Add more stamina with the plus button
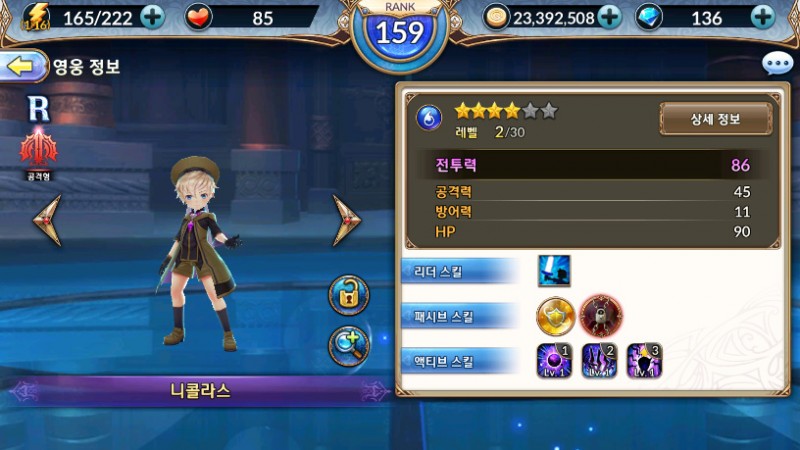This screenshot has width=800, height=450. point(152,17)
